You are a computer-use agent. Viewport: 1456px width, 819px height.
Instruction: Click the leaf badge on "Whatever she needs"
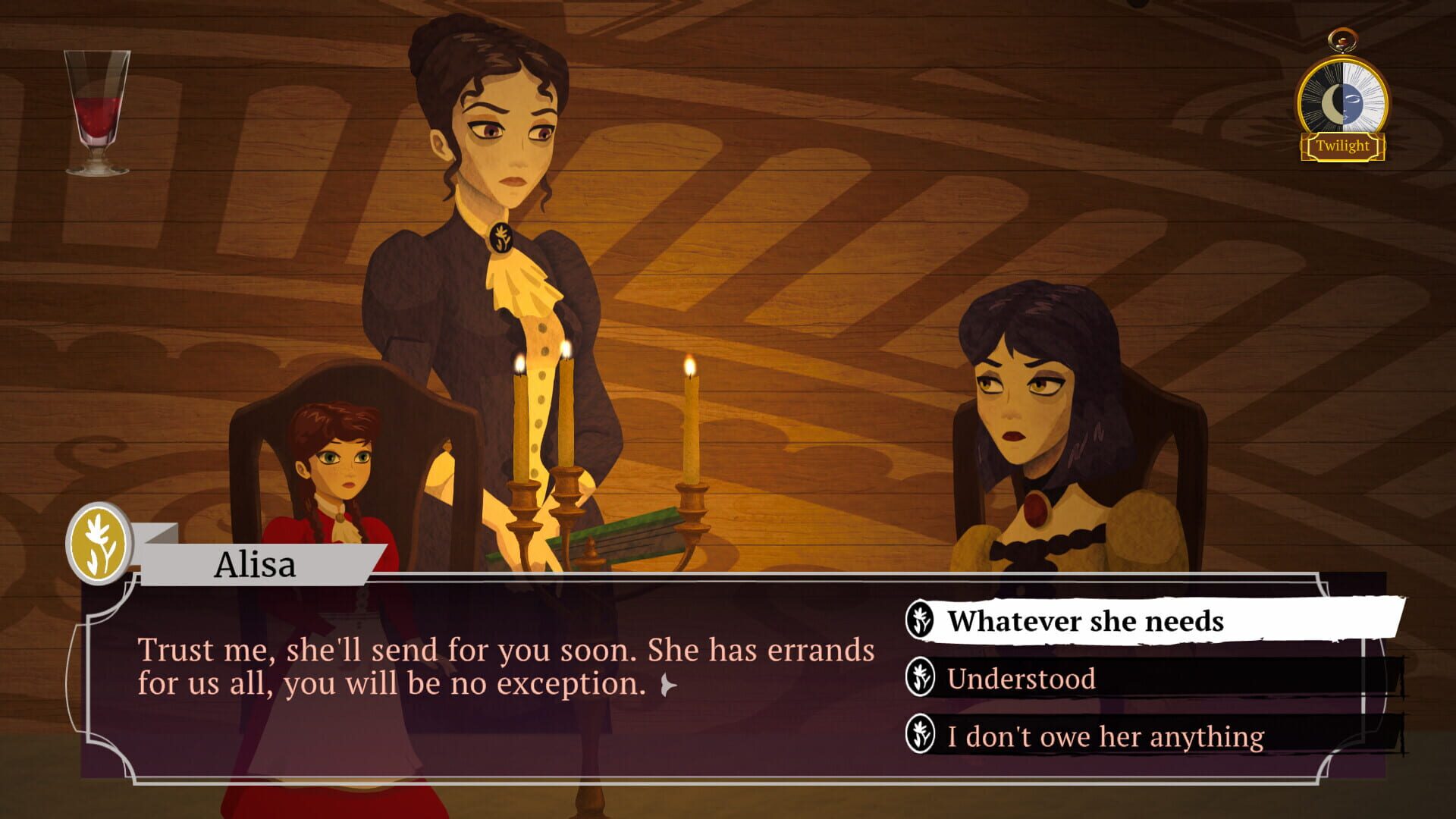[922, 622]
